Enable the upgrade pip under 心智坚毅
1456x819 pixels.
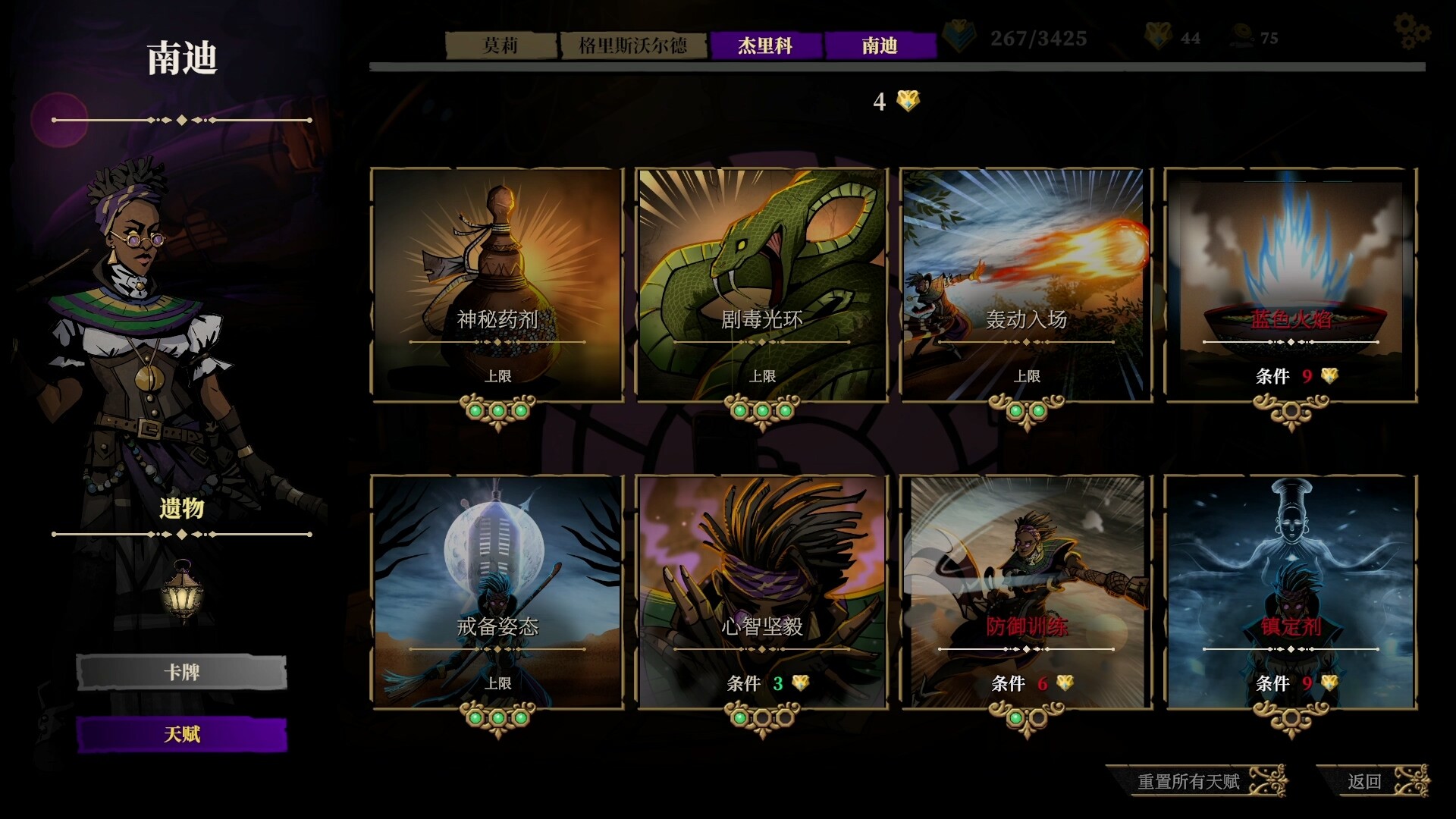742,716
